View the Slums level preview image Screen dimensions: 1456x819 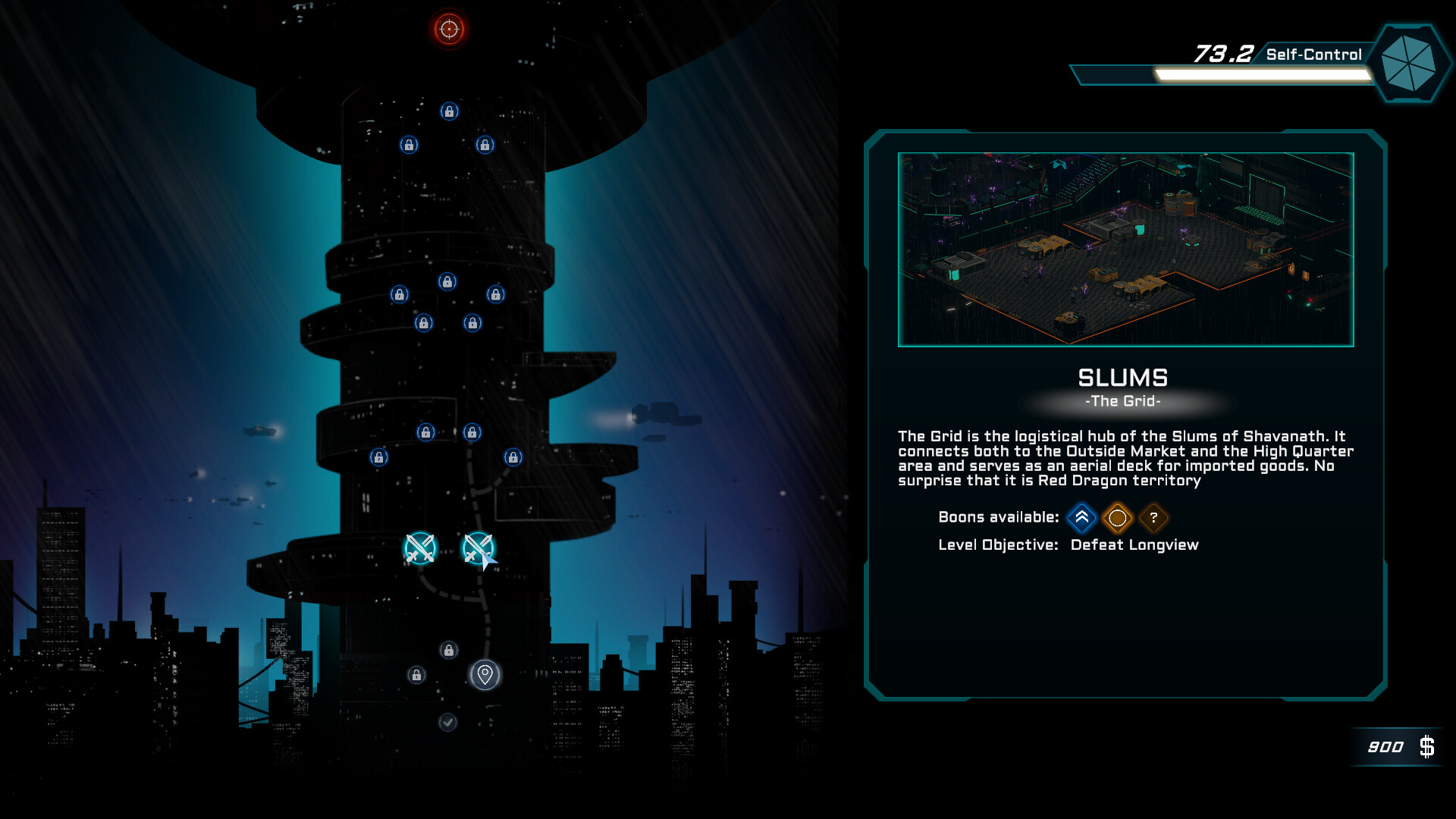1125,249
